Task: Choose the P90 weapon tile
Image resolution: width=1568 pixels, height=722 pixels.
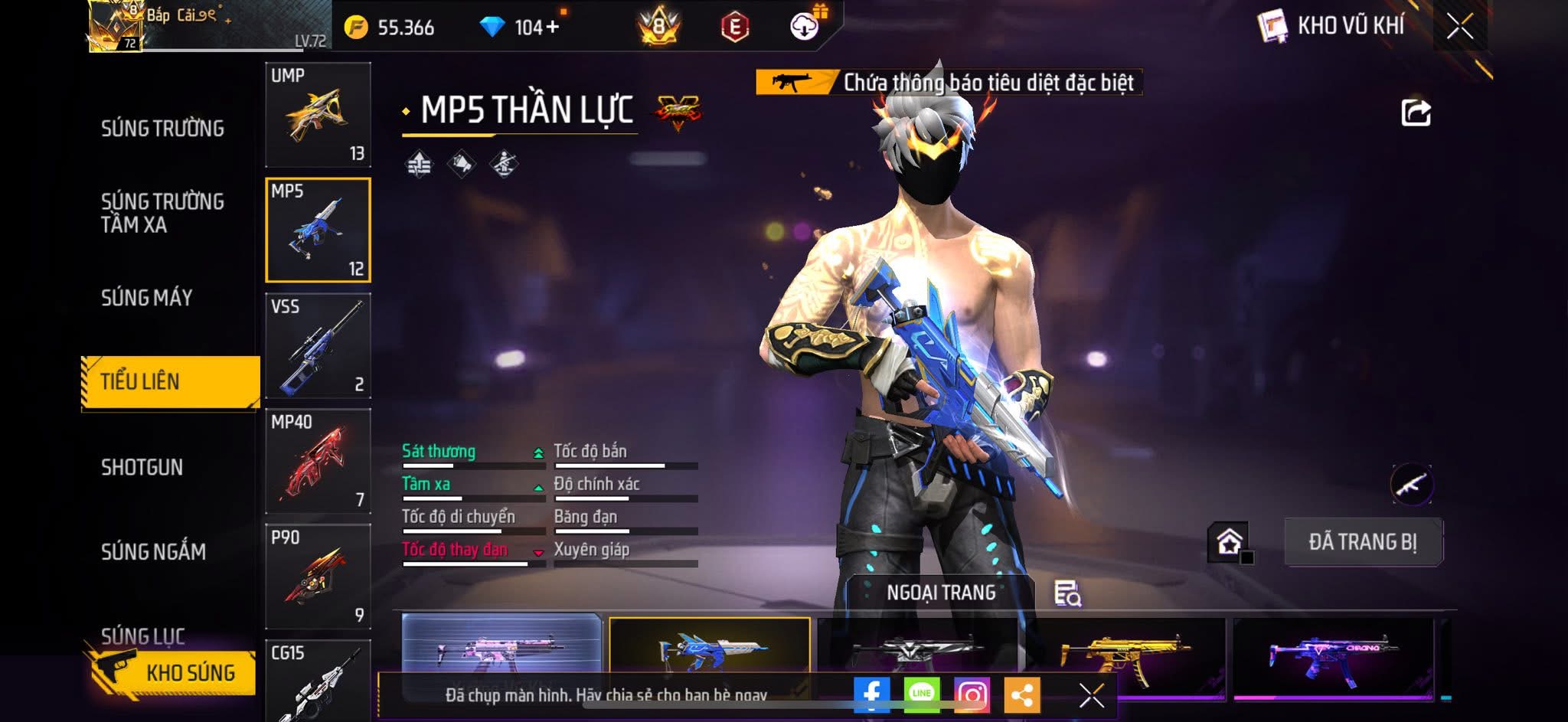Action: point(318,577)
